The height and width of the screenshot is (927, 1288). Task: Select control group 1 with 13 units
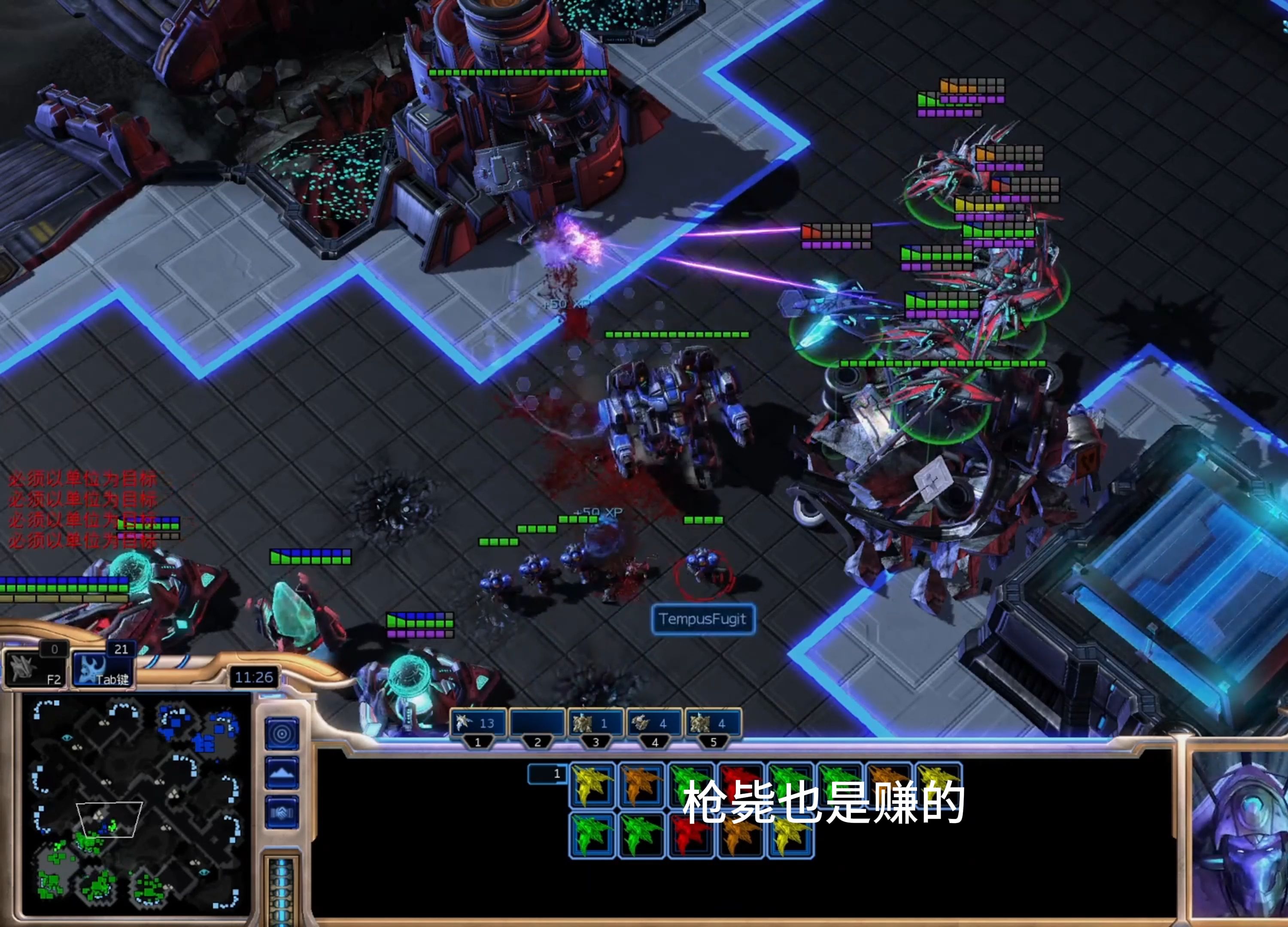tap(477, 724)
